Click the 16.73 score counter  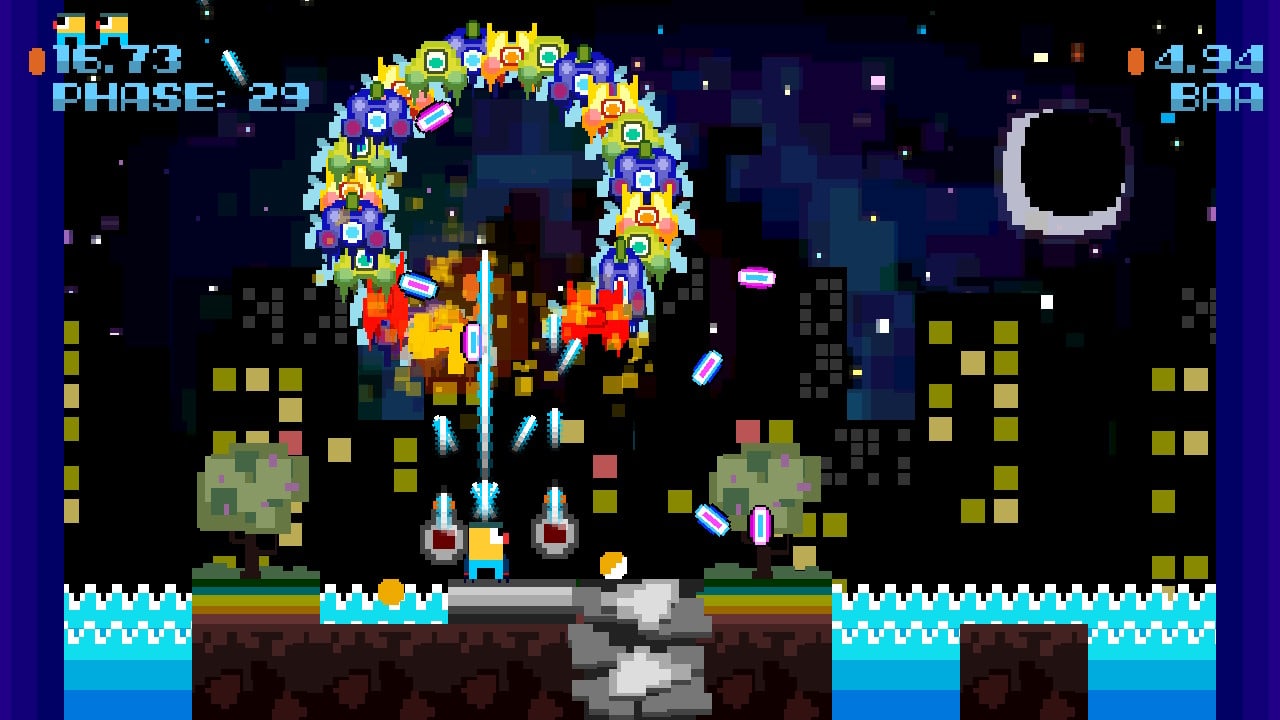(120, 58)
